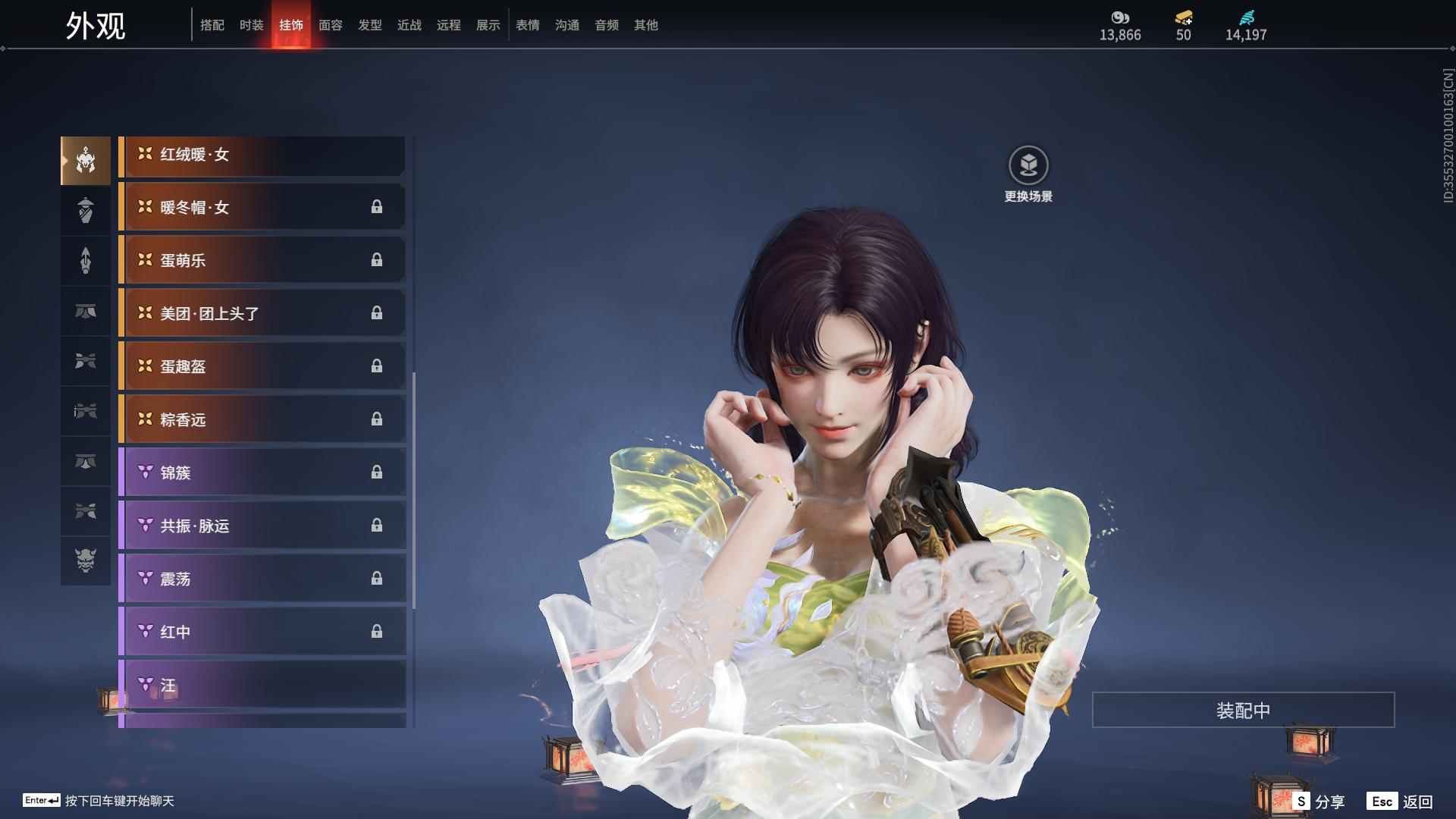
Task: Open the 表情 tab
Action: pos(527,25)
